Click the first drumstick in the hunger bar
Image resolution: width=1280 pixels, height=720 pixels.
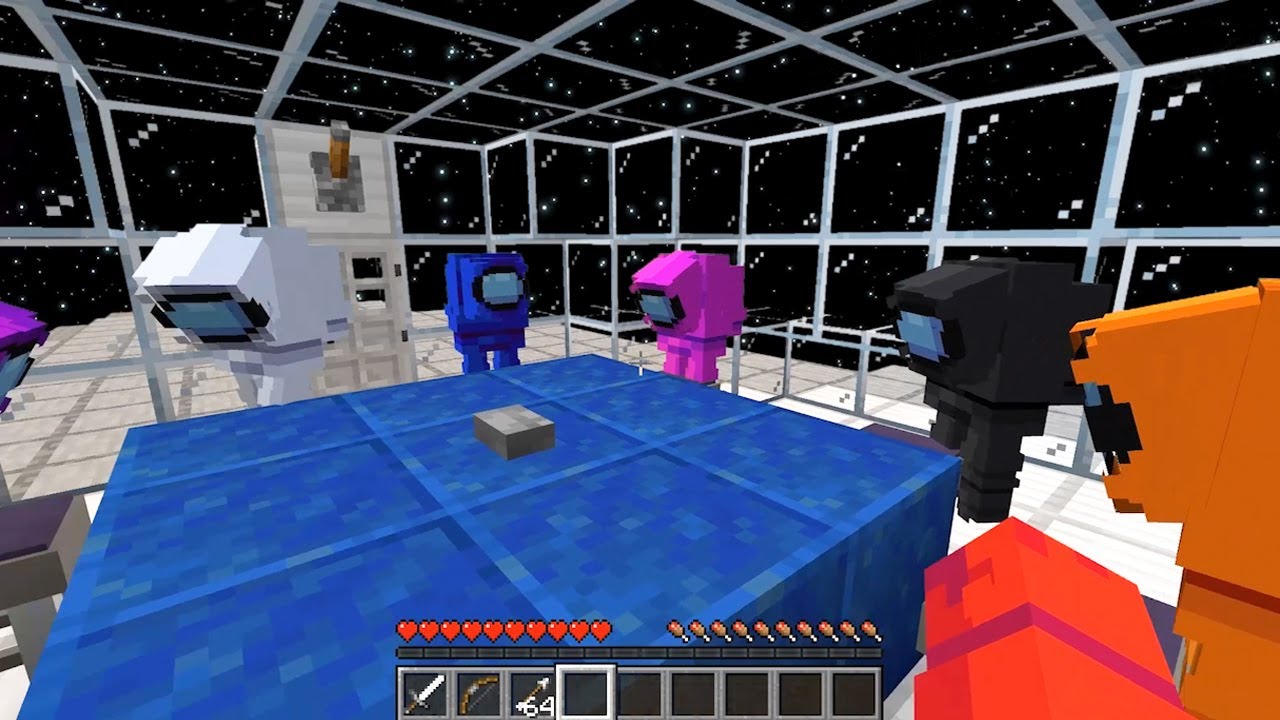click(x=676, y=628)
